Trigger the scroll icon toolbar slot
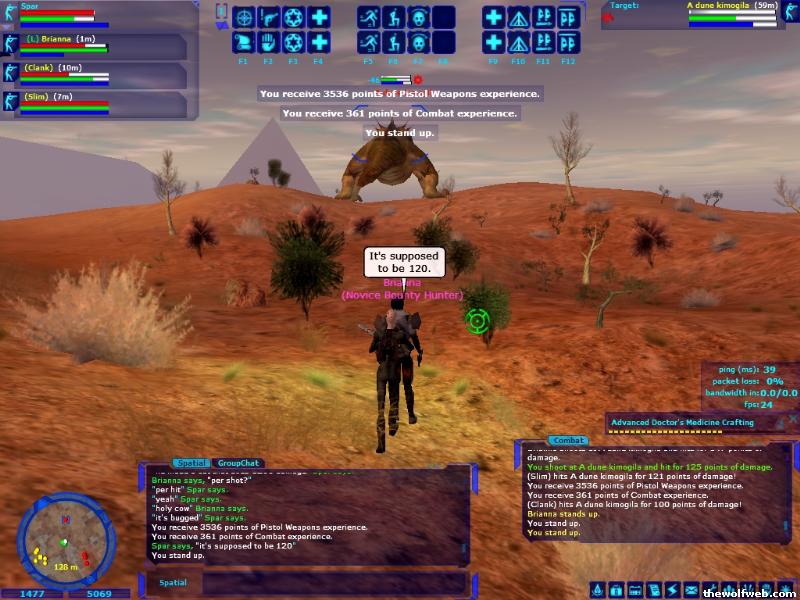 point(243,43)
